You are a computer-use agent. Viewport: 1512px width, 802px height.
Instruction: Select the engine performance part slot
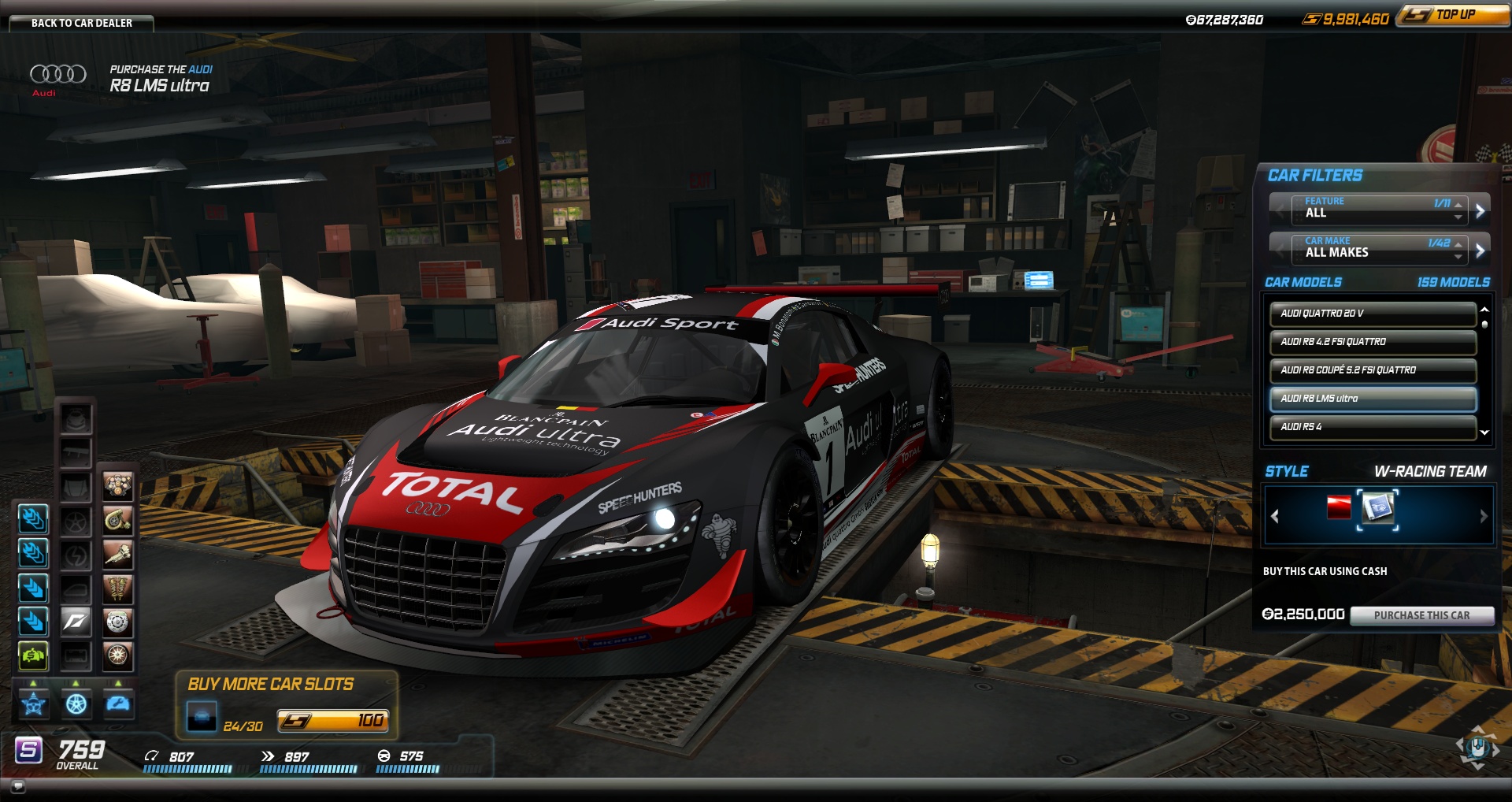coord(117,485)
